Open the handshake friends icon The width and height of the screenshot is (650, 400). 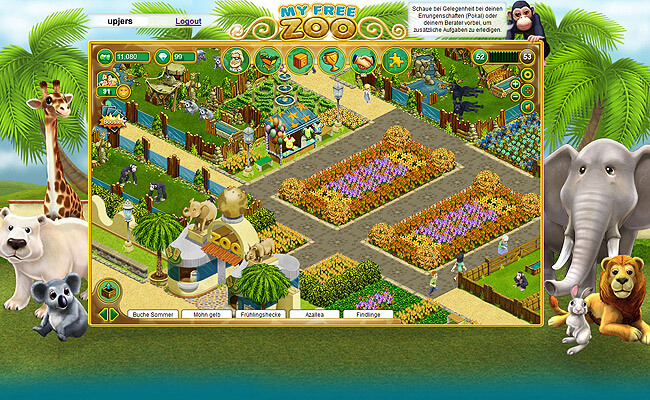coord(363,60)
